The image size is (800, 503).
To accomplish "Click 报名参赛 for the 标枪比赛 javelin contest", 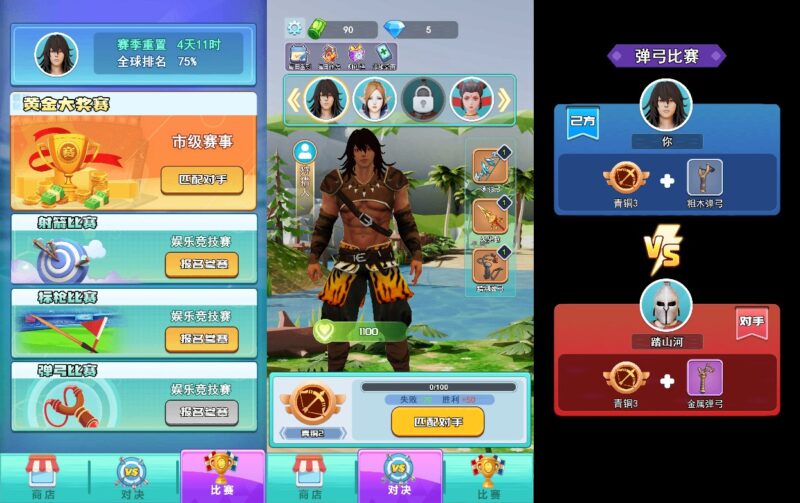I will pos(201,338).
